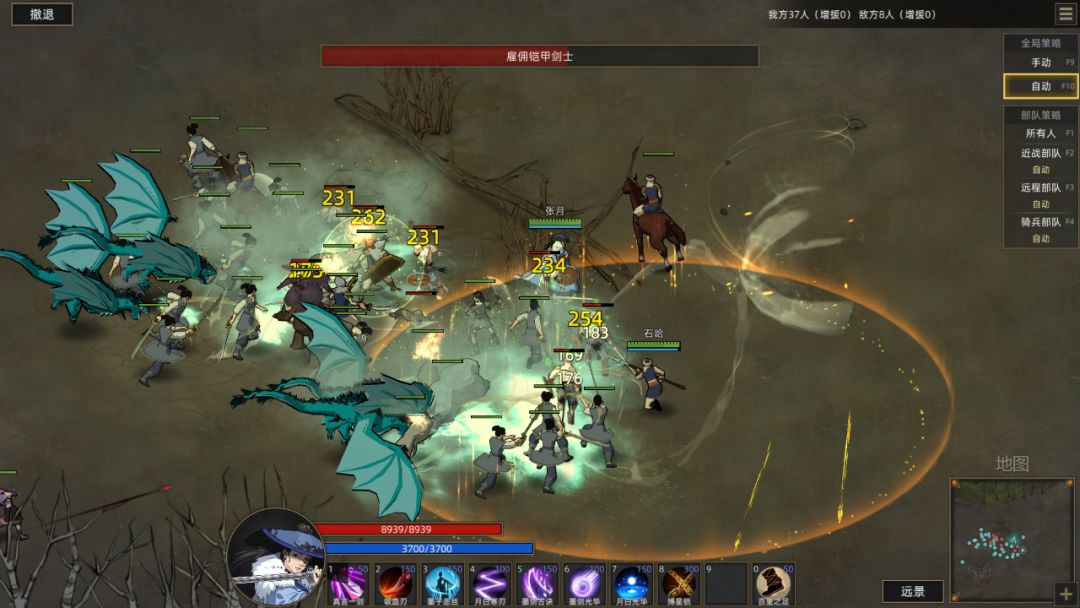
Task: Activate the purple skill in slot 5
Action: point(537,584)
